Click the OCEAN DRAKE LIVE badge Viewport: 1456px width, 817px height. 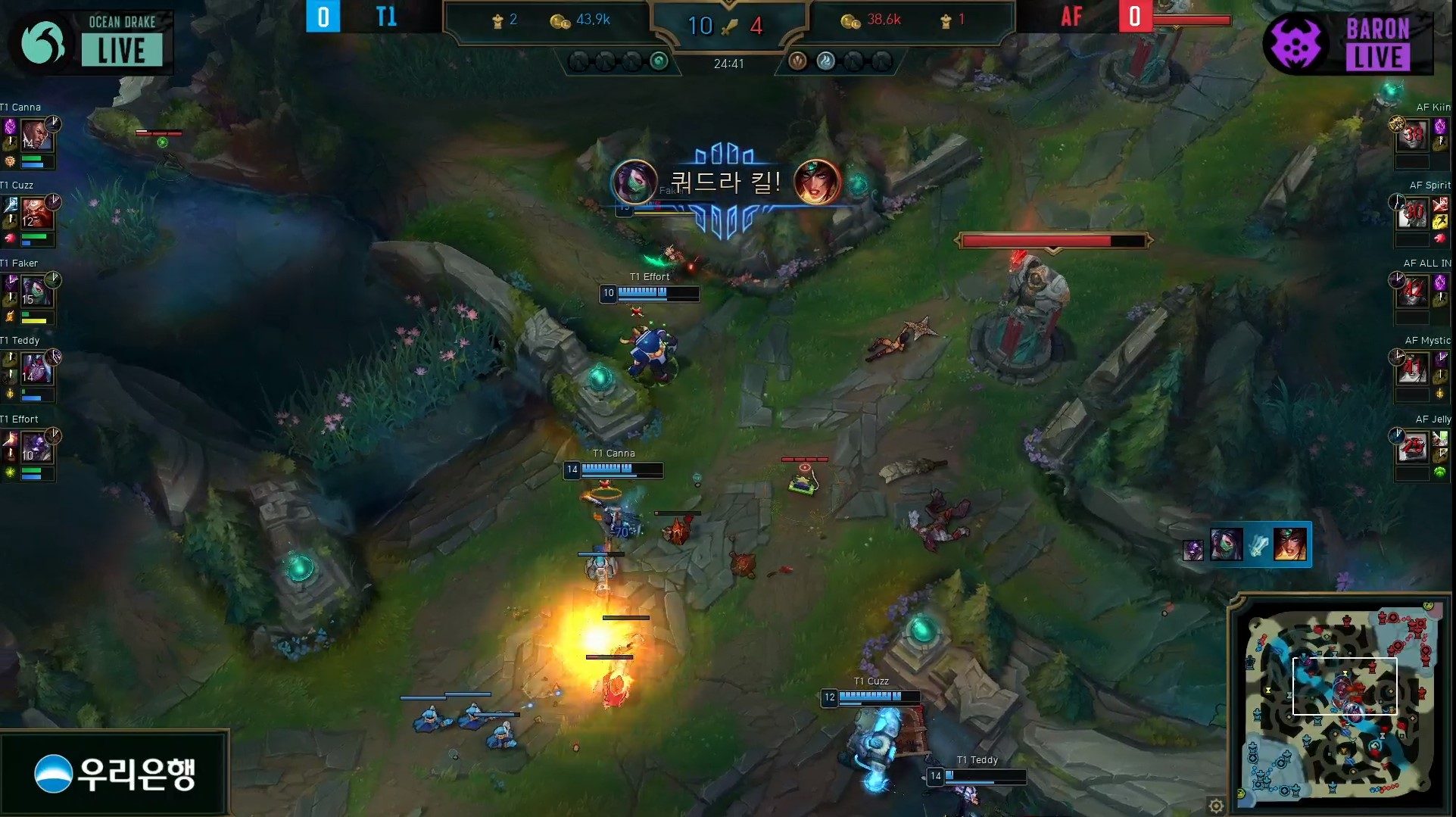(91, 42)
